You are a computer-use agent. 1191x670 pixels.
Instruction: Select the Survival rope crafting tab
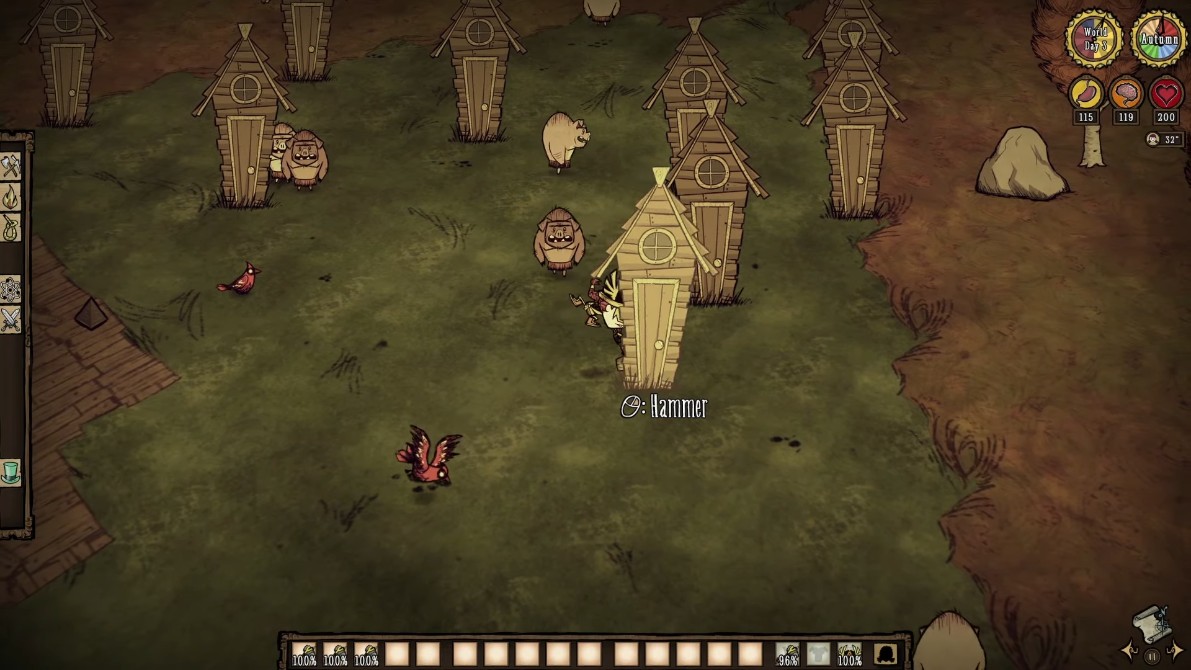point(11,228)
